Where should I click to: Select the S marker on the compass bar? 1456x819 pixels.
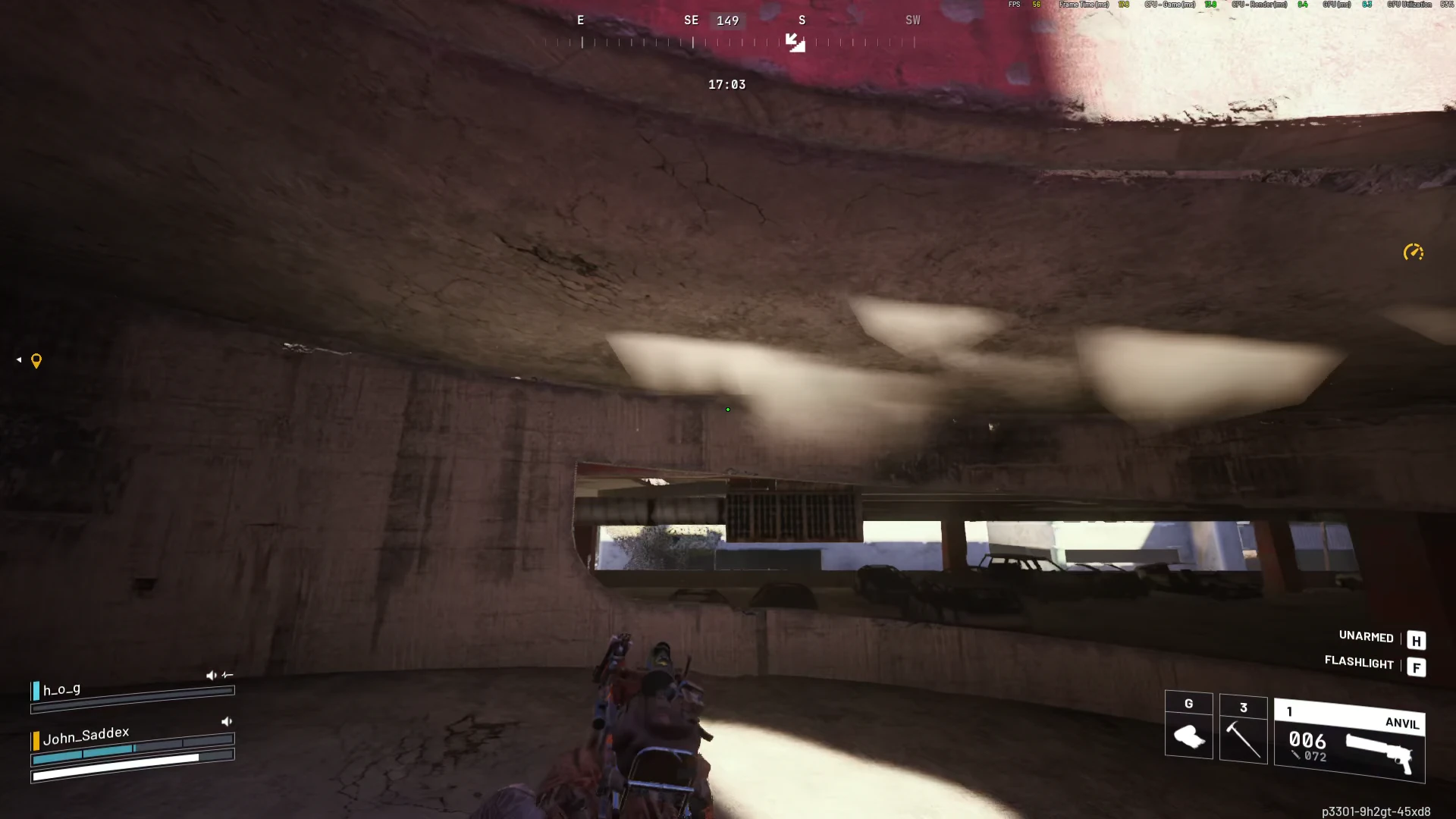(x=802, y=20)
